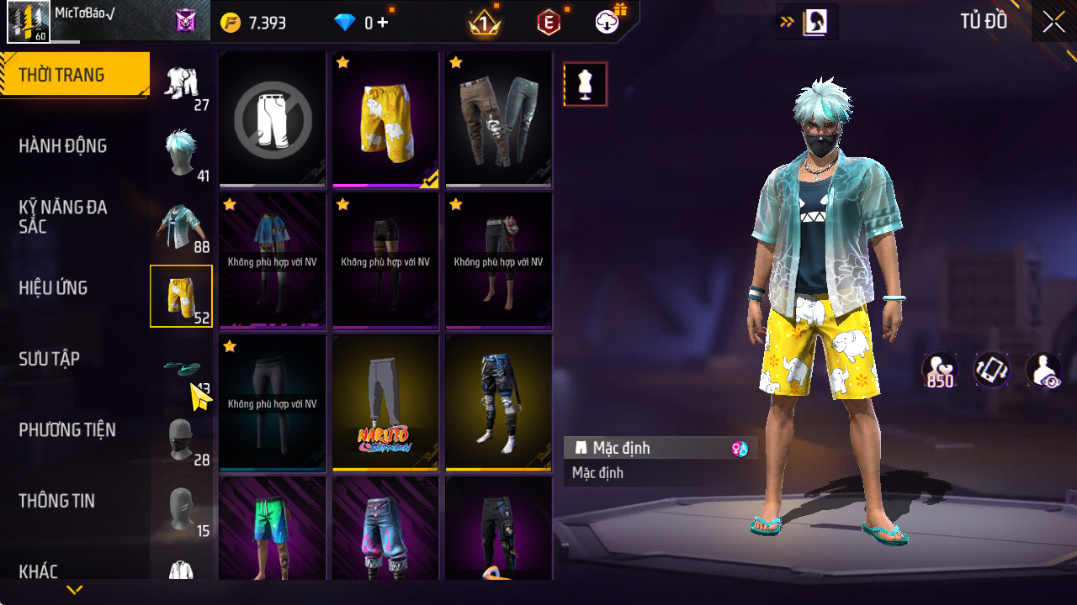Unequip pants with the no-pants slot

click(273, 118)
